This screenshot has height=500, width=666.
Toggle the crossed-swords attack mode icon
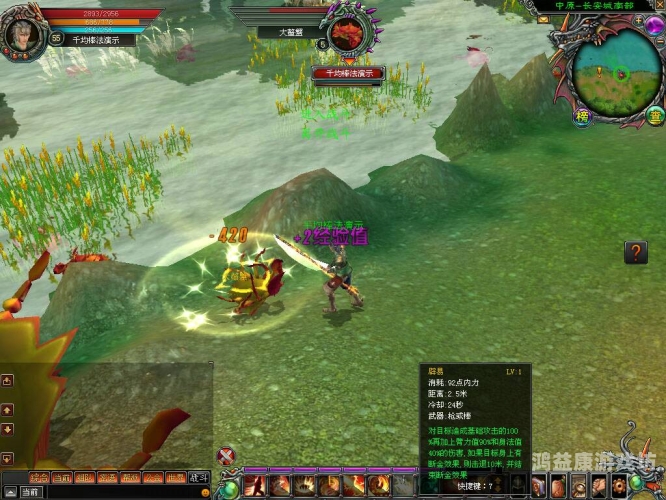coord(227,456)
